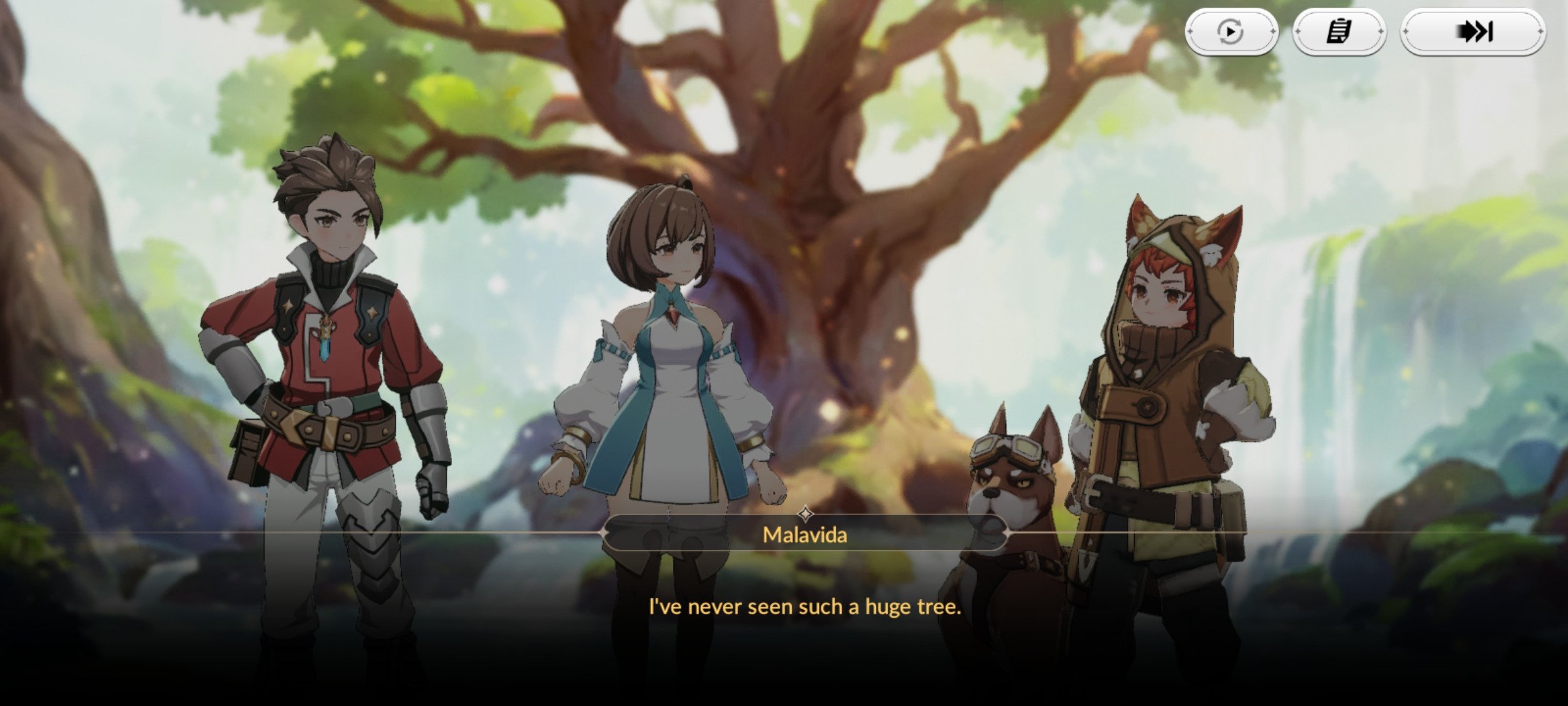Open the dialogue log
This screenshot has height=706, width=1568.
pos(1339,31)
